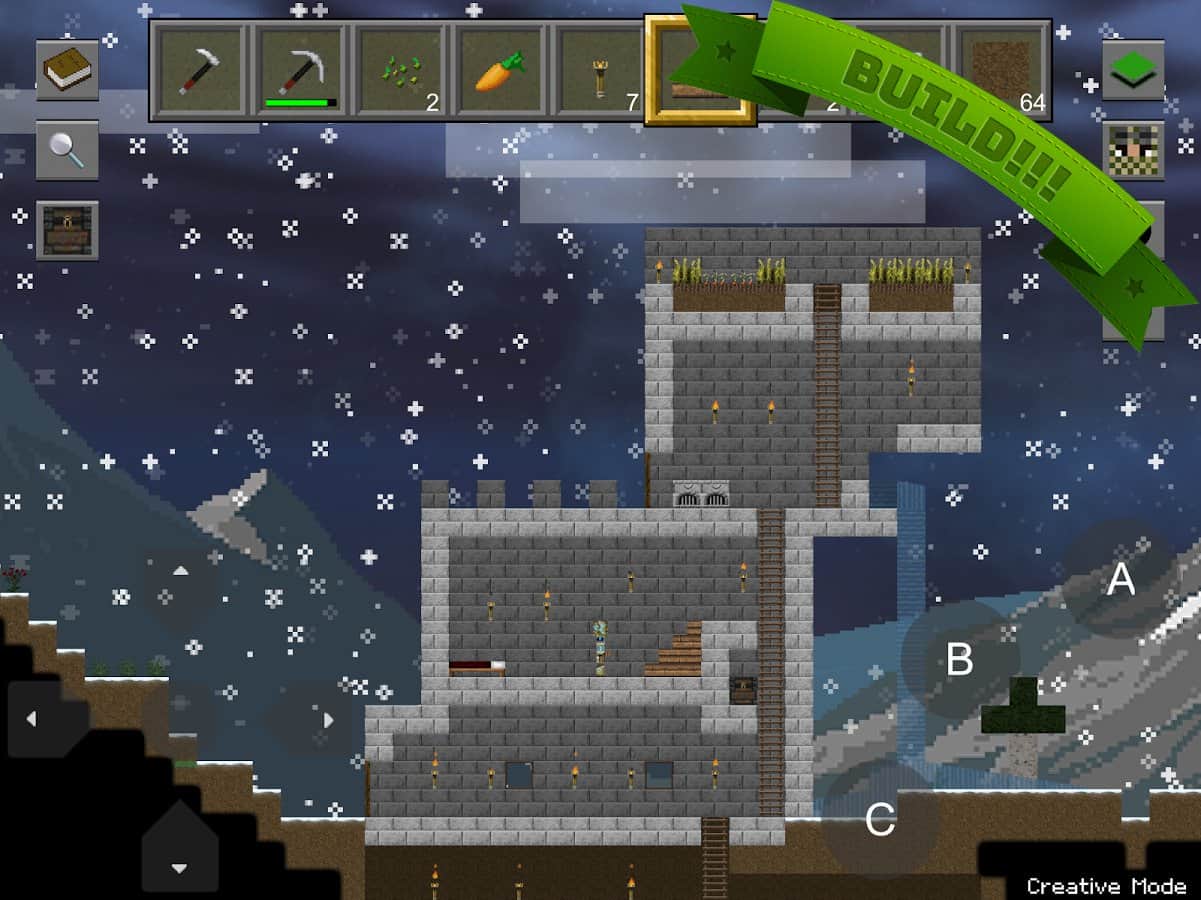Toggle the green layer block button

point(1133,70)
